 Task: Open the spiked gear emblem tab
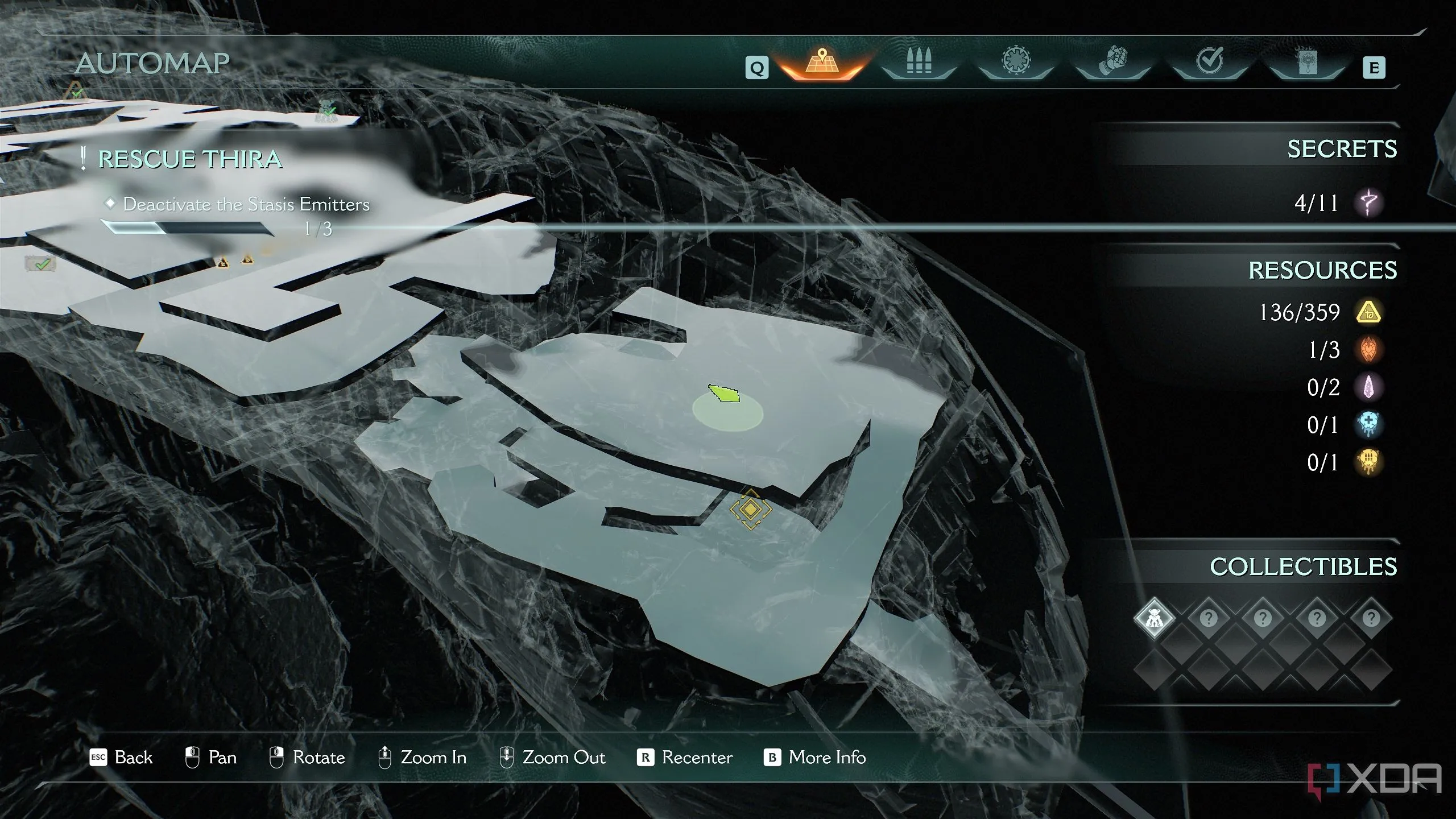[1016, 61]
